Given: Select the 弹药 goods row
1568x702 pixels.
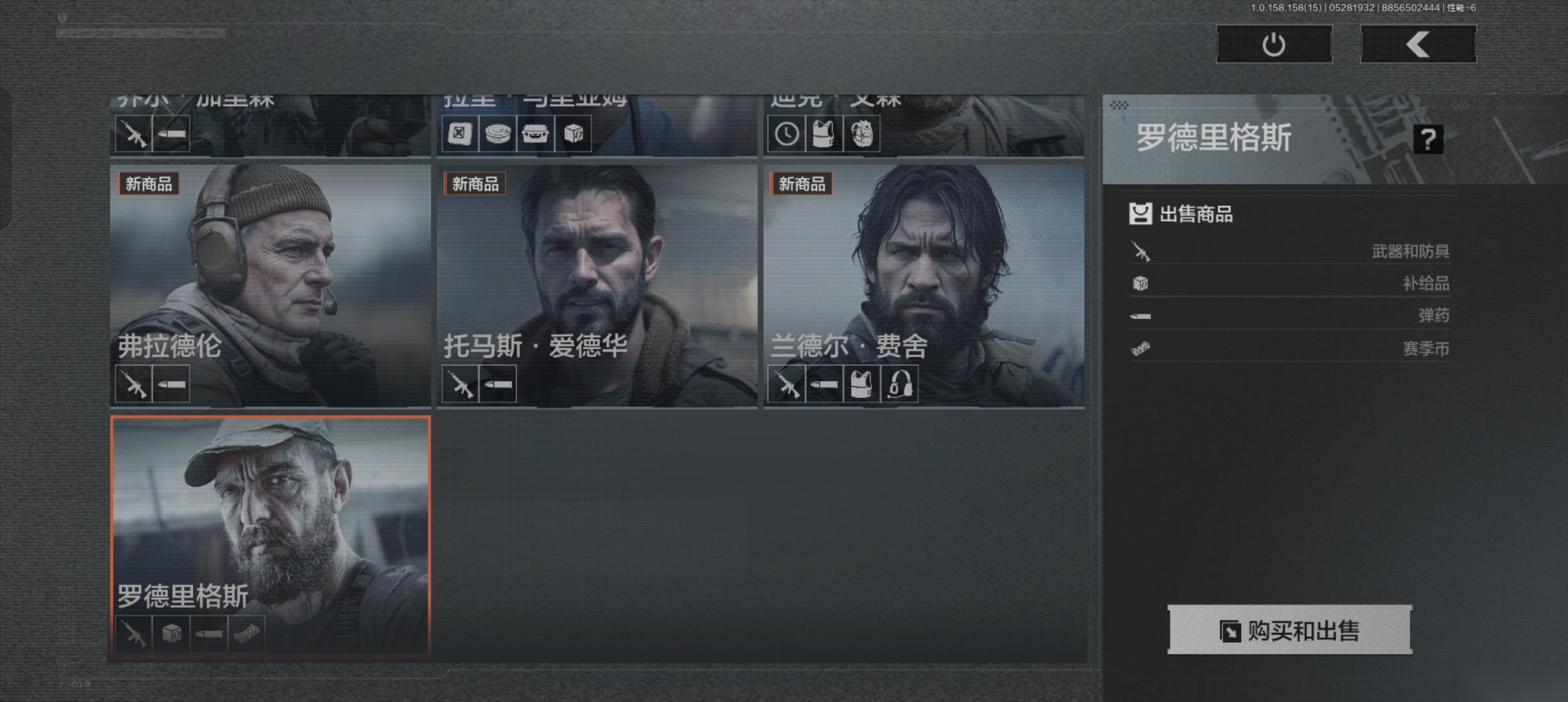Looking at the screenshot, I should pyautogui.click(x=1290, y=316).
